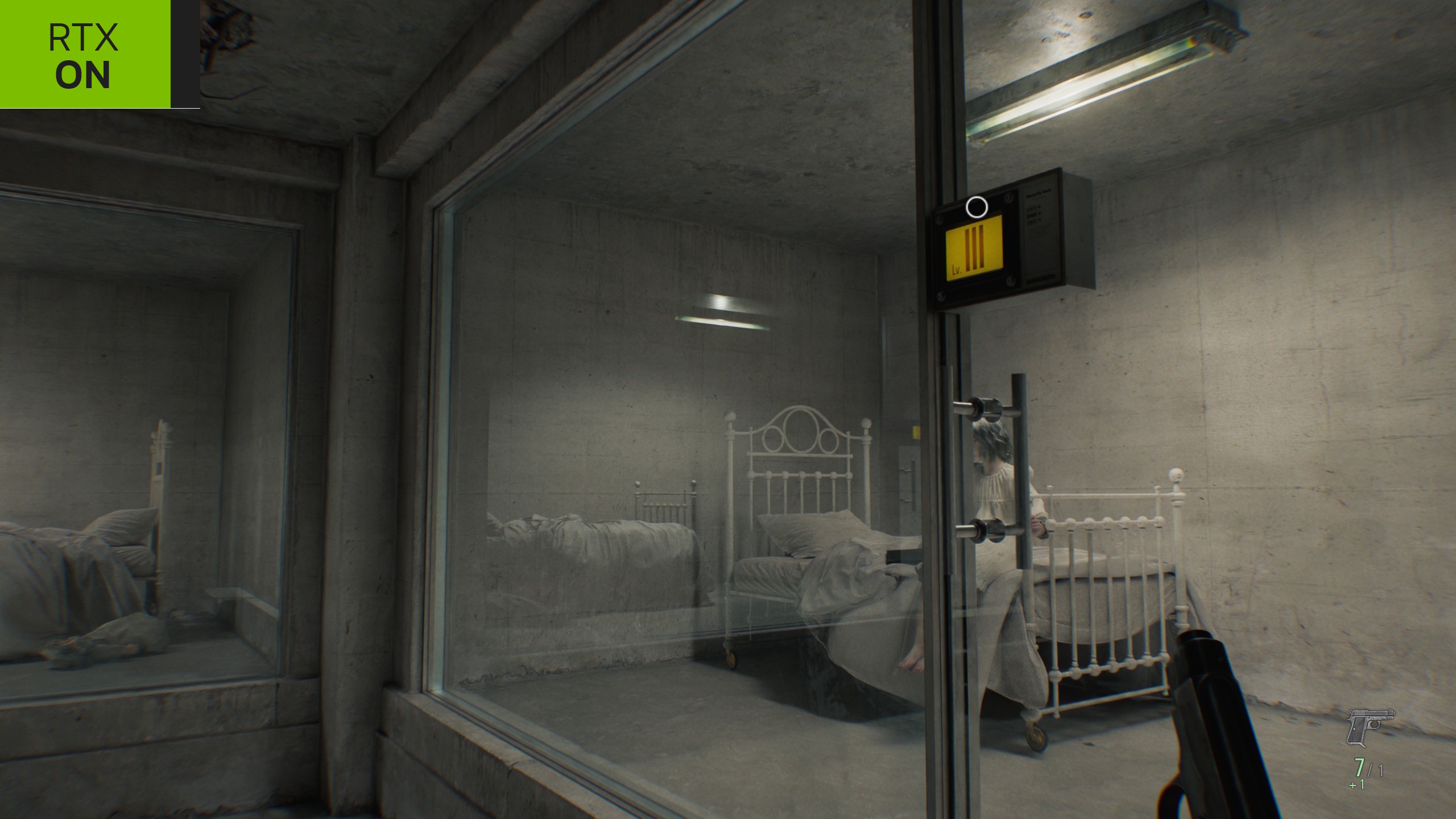Click the ammo count 7 readout
This screenshot has width=1456, height=819.
pyautogui.click(x=1359, y=768)
